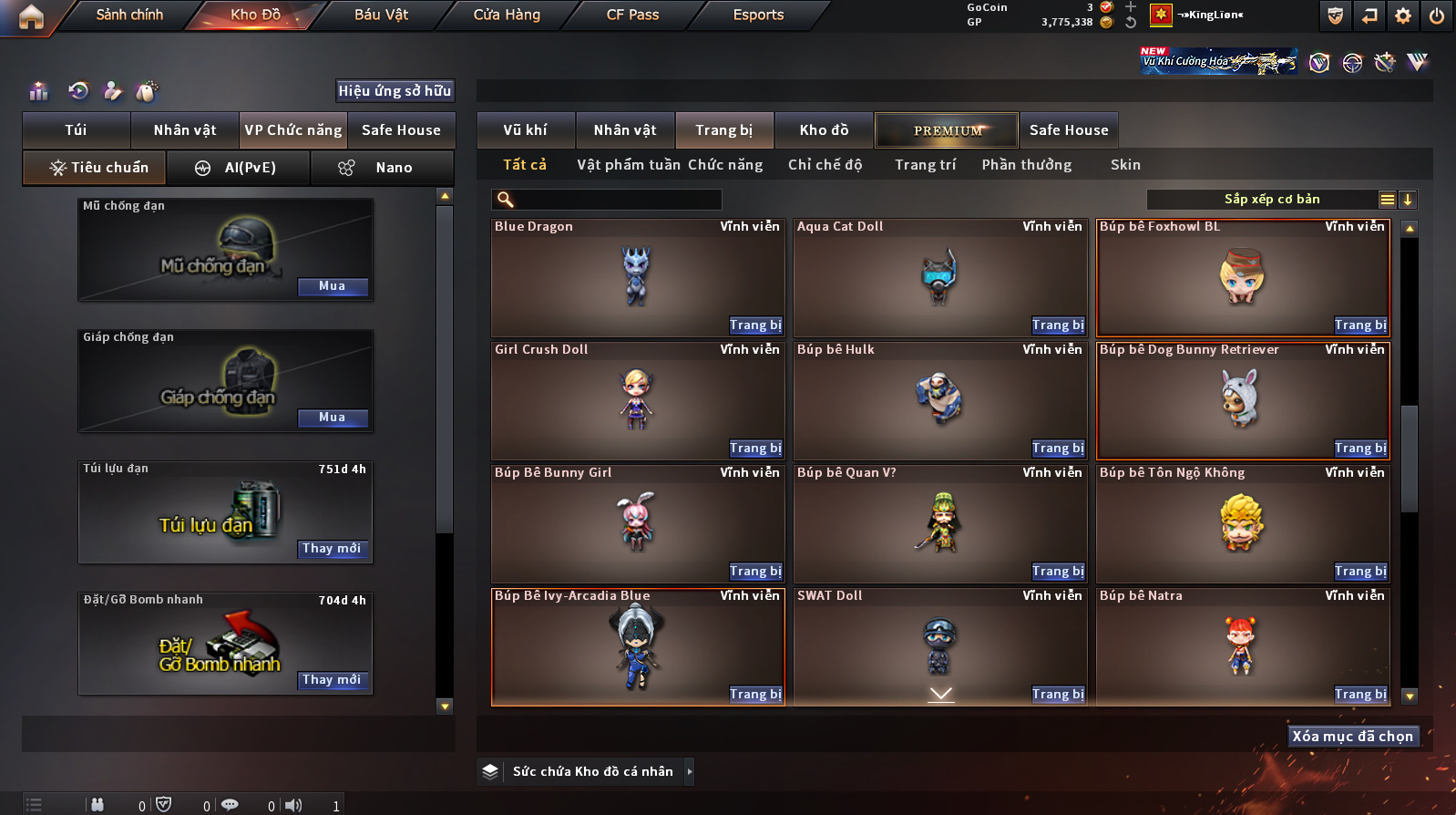Image resolution: width=1456 pixels, height=815 pixels.
Task: Show the Hiệu ứng sở hữu panel
Action: coord(395,91)
